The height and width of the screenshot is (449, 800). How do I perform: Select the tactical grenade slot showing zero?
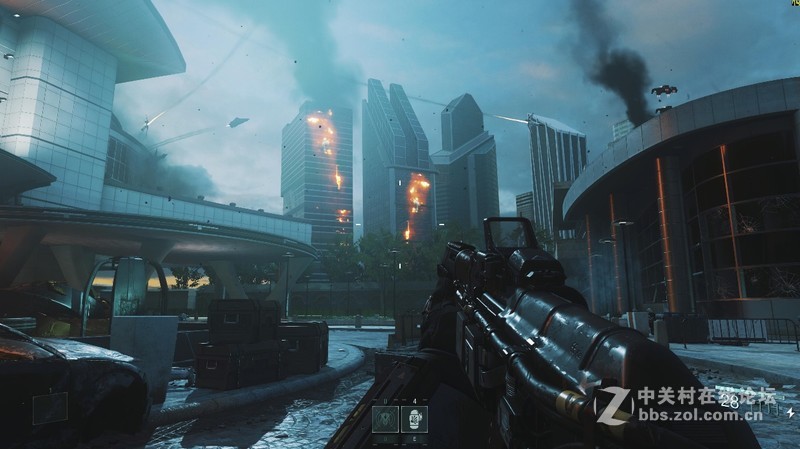(385, 419)
